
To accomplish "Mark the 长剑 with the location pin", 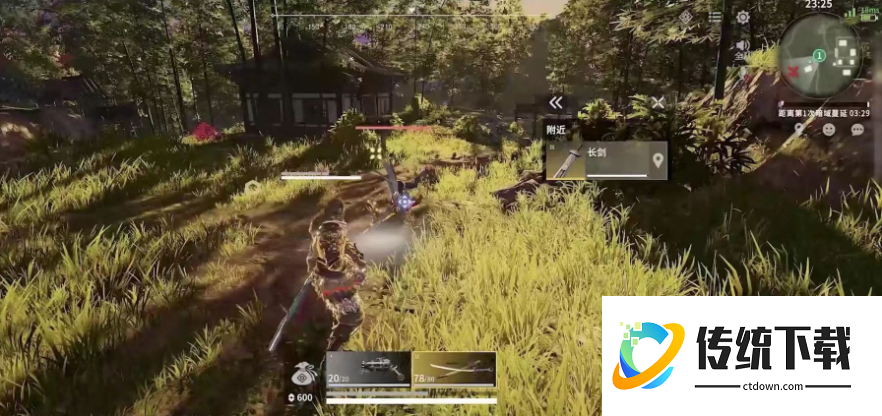I will coord(657,160).
